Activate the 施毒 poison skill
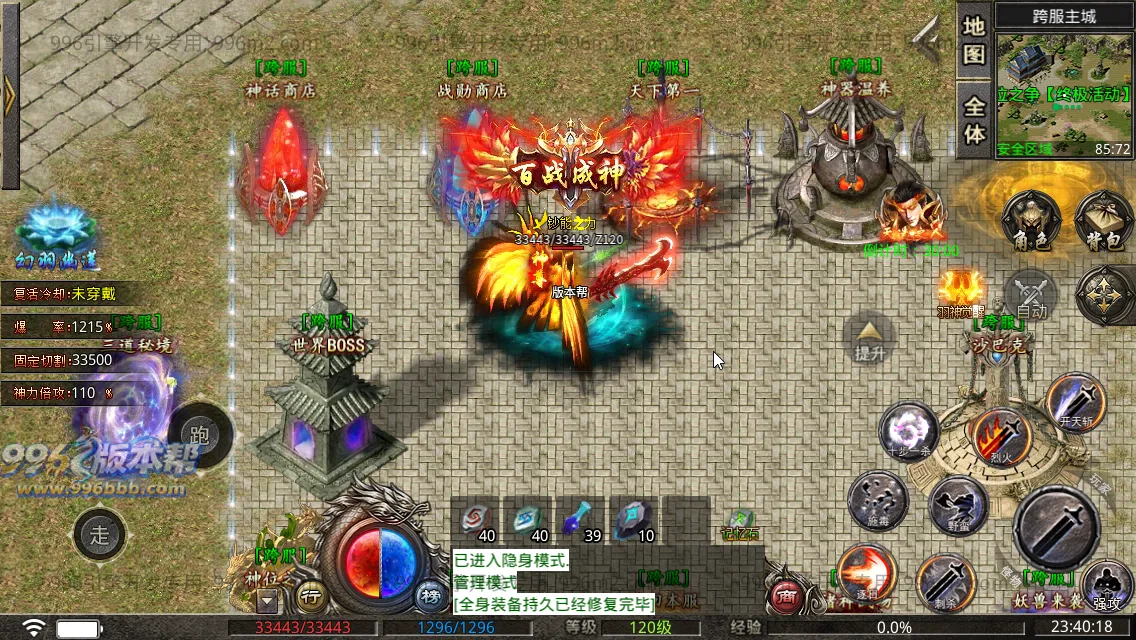The width and height of the screenshot is (1136, 640). point(877,500)
